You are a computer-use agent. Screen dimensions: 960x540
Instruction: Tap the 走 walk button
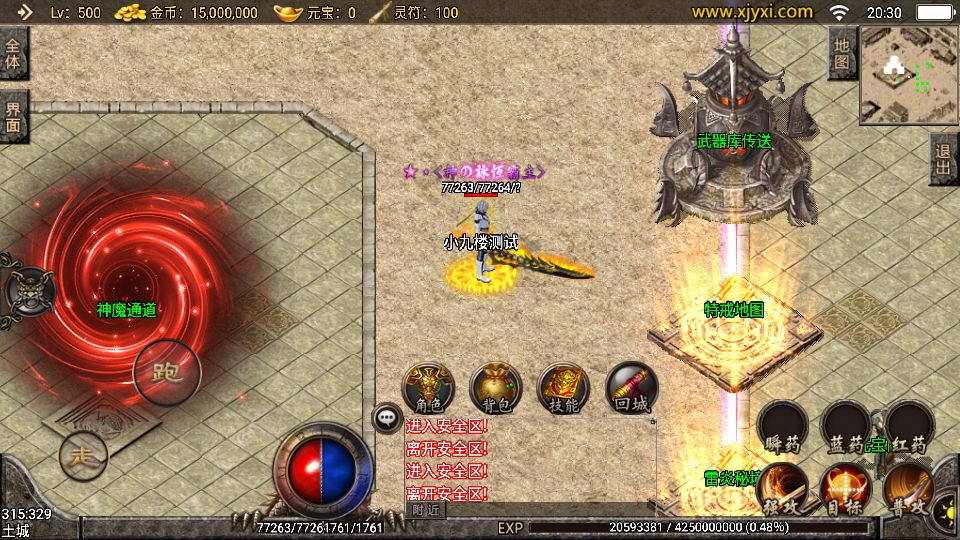[x=83, y=457]
